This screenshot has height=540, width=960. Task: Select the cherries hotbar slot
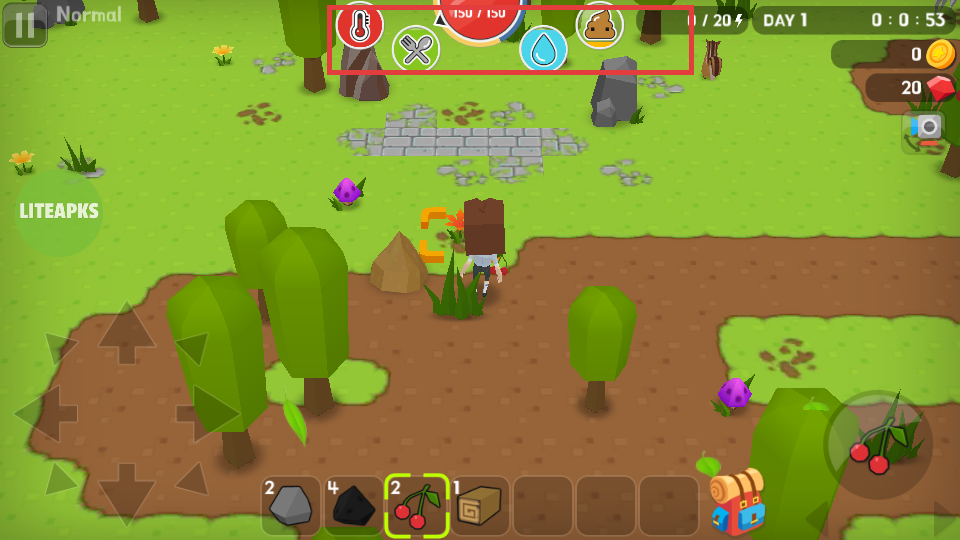click(x=417, y=506)
